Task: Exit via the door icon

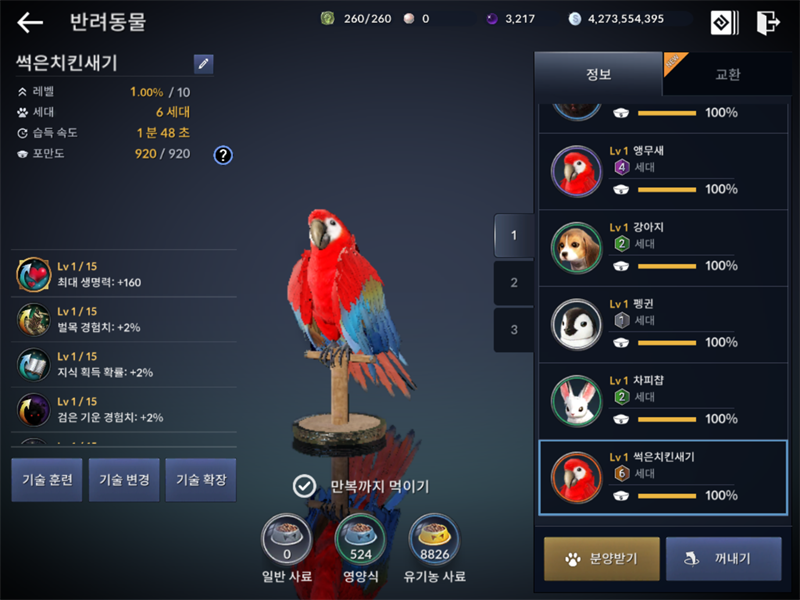Action: click(x=767, y=22)
